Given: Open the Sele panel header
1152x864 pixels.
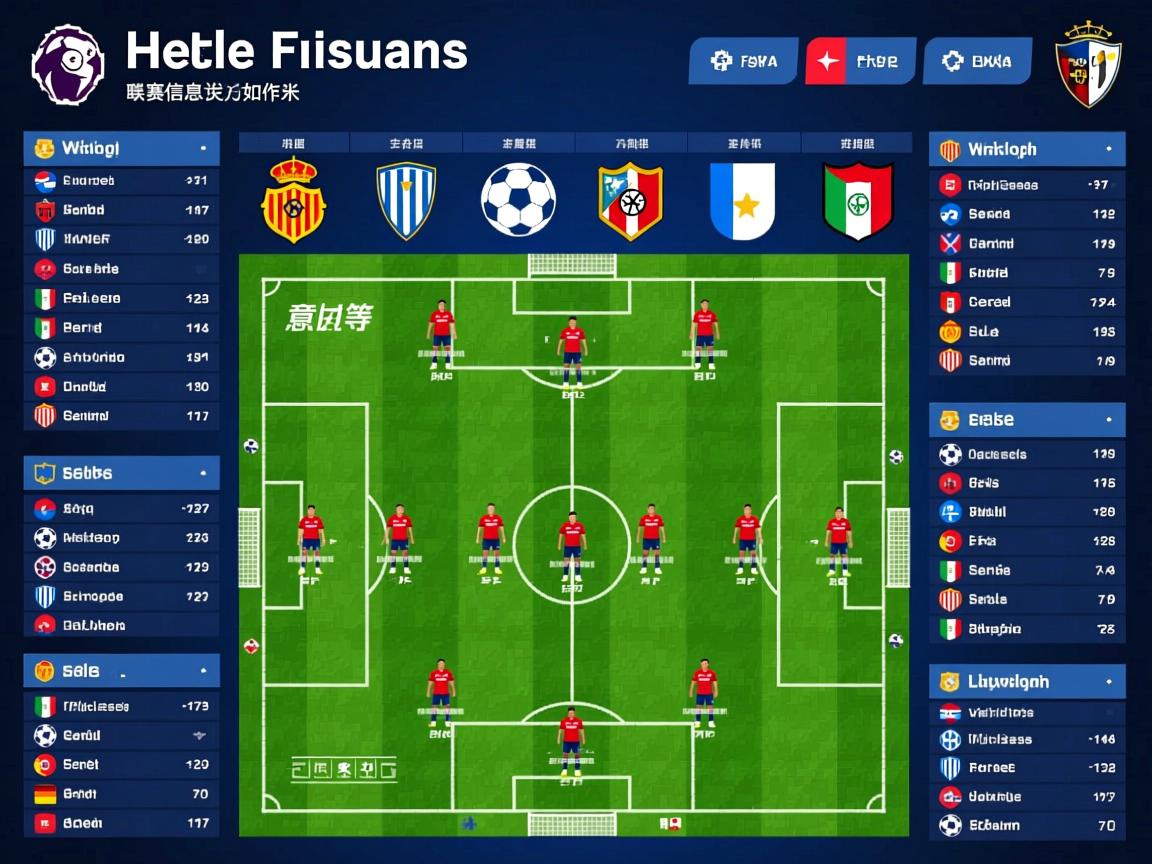Looking at the screenshot, I should coord(121,671).
